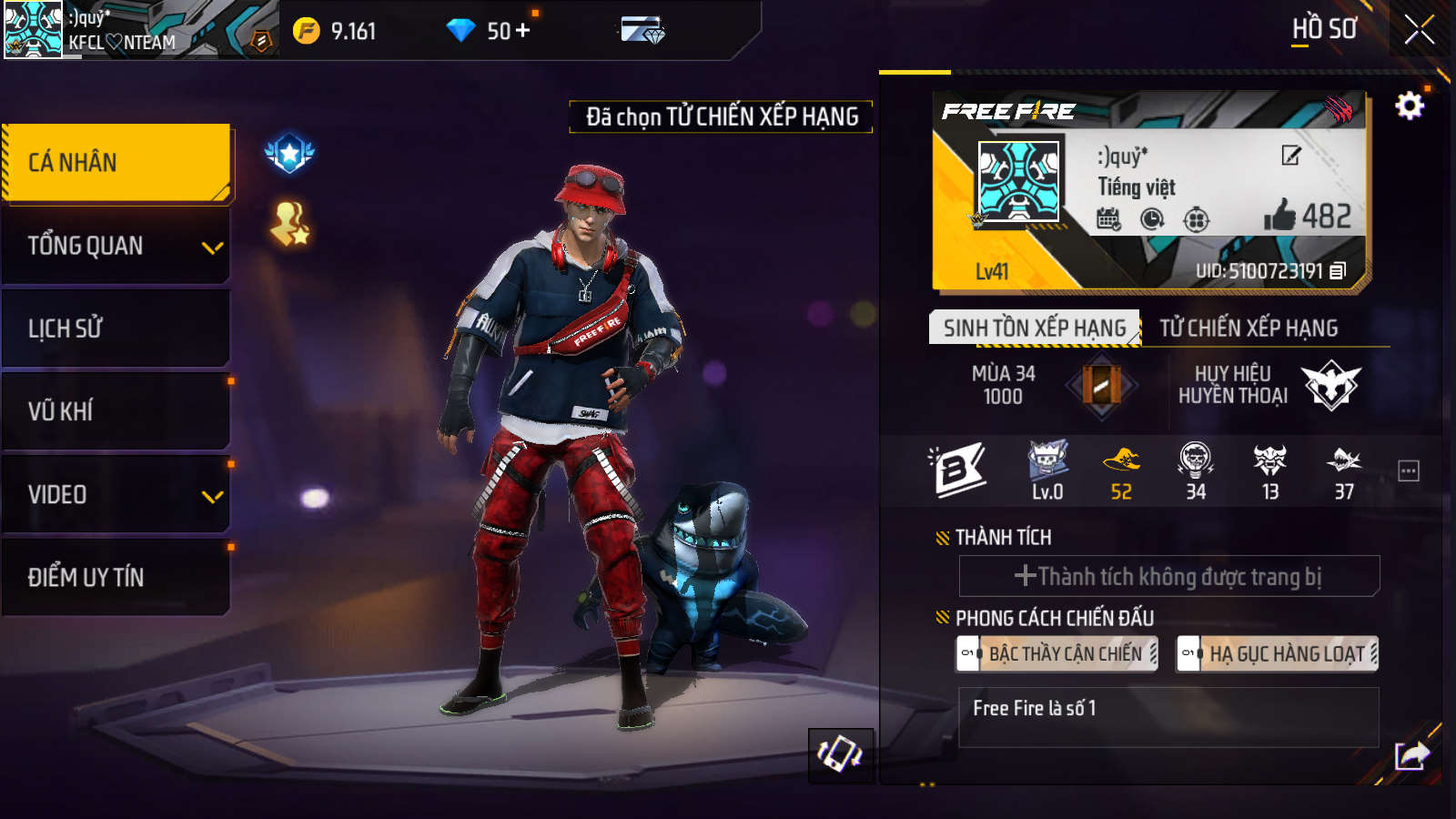Image resolution: width=1456 pixels, height=819 pixels.
Task: Select Bậc Thầy Cận Chiến style tag
Action: click(x=1057, y=653)
